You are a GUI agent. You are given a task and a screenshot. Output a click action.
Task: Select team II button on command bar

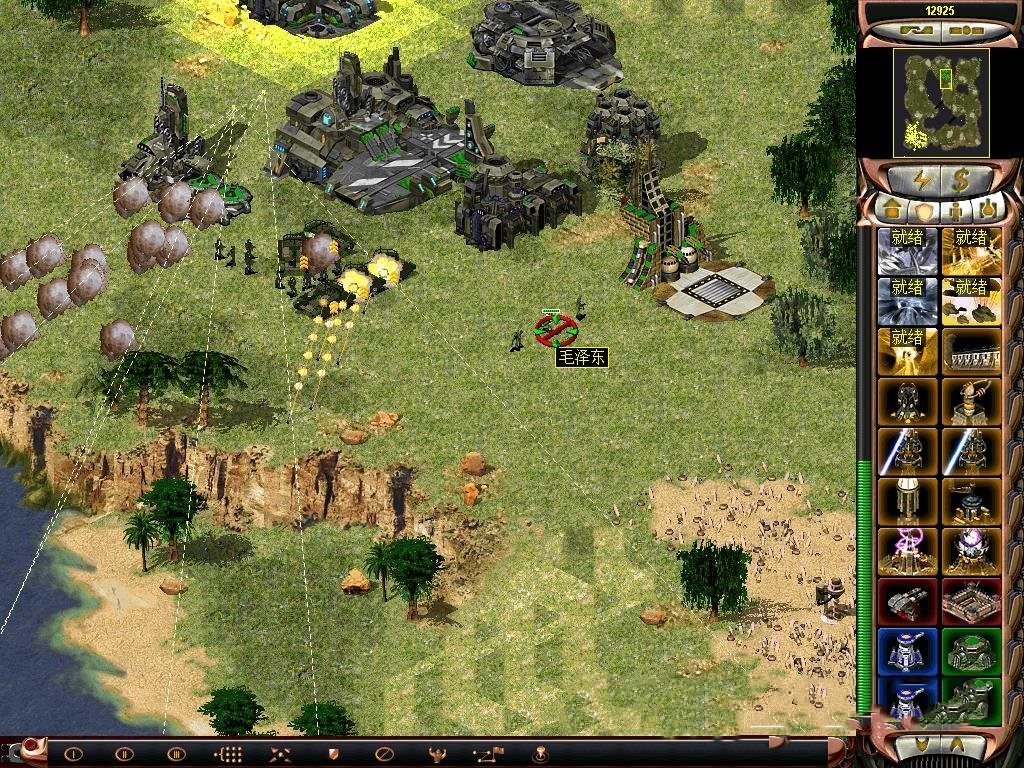pyautogui.click(x=124, y=754)
